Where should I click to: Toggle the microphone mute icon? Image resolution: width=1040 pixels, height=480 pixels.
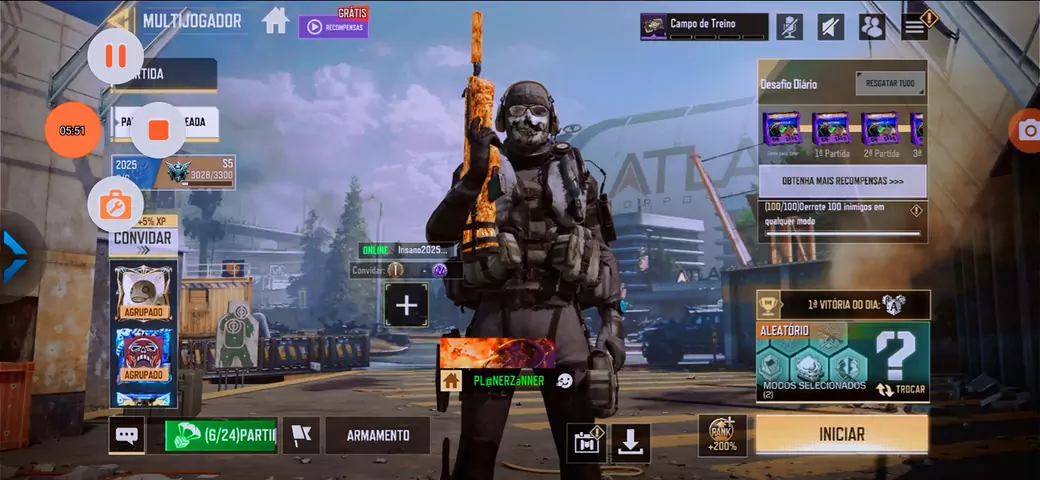[x=790, y=27]
